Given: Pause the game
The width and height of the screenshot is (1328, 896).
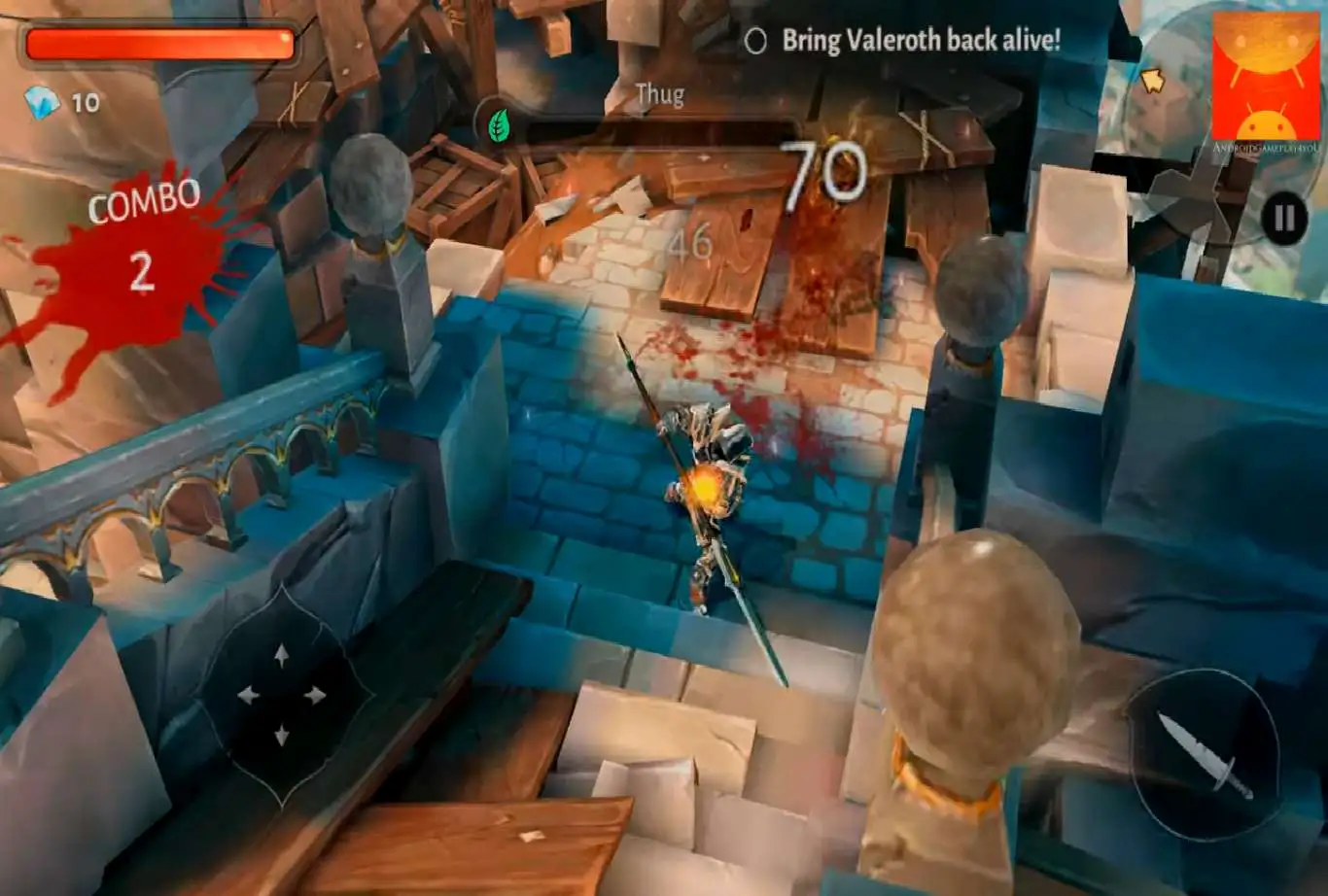Looking at the screenshot, I should tap(1283, 221).
